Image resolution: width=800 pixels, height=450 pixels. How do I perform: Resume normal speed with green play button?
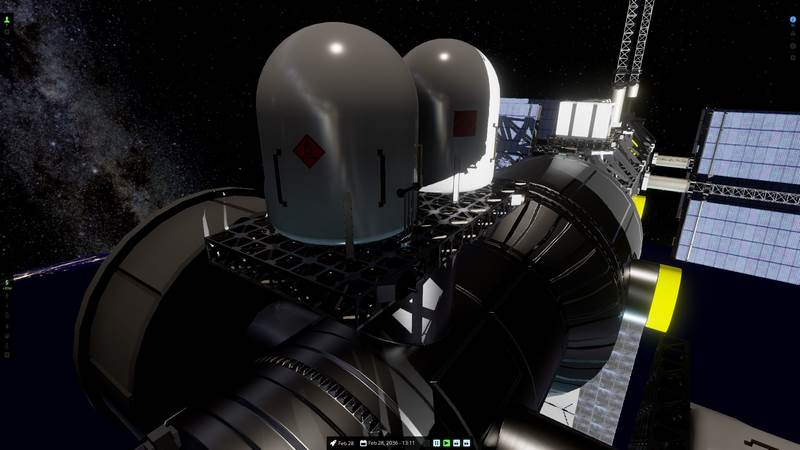447,442
